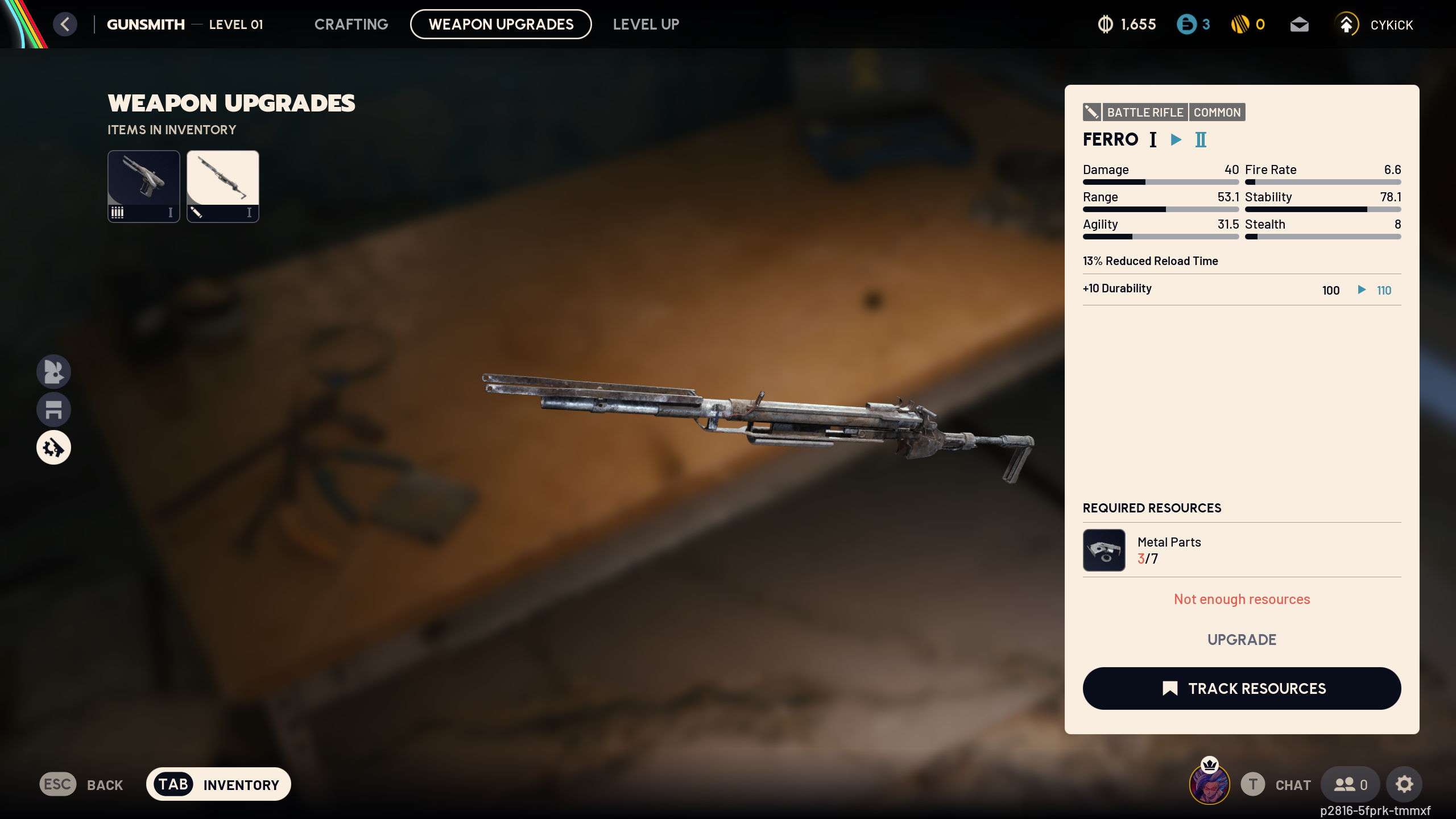The width and height of the screenshot is (1456, 819).
Task: Select the Ferro tier I marker
Action: point(1153,139)
